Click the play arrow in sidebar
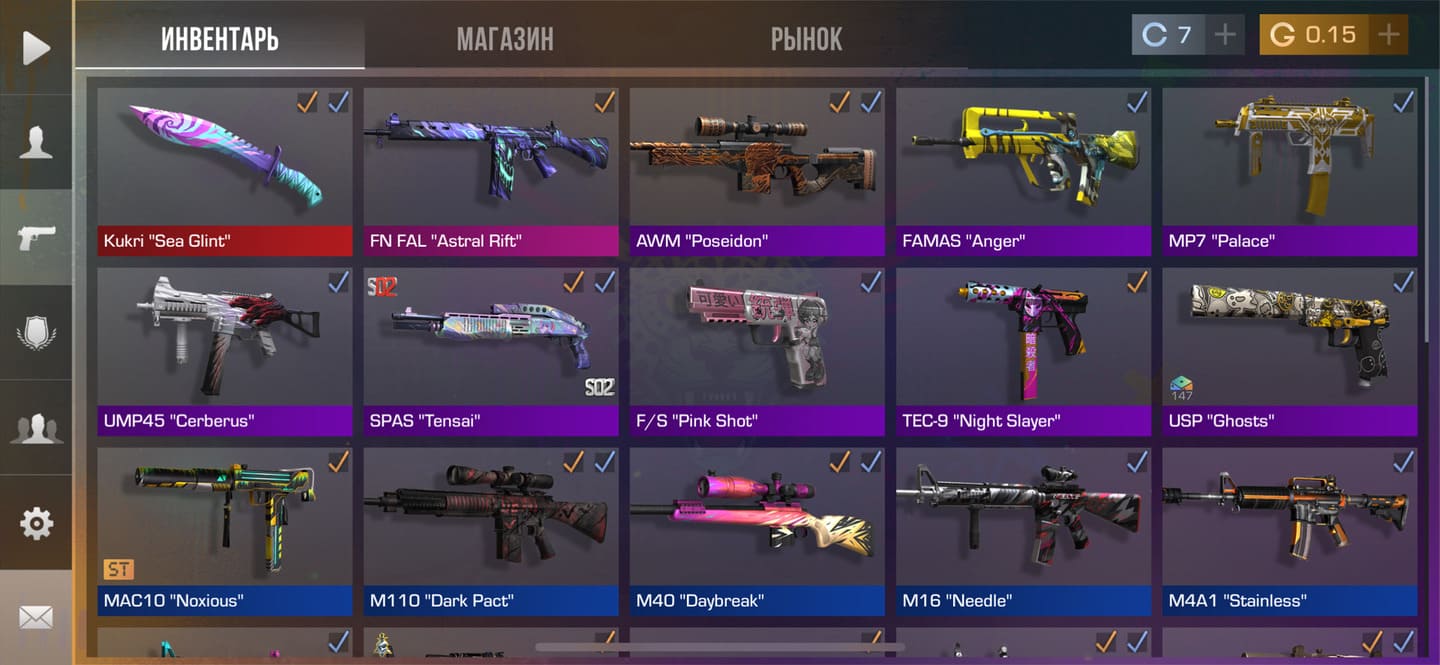Viewport: 1440px width, 665px height. 36,47
